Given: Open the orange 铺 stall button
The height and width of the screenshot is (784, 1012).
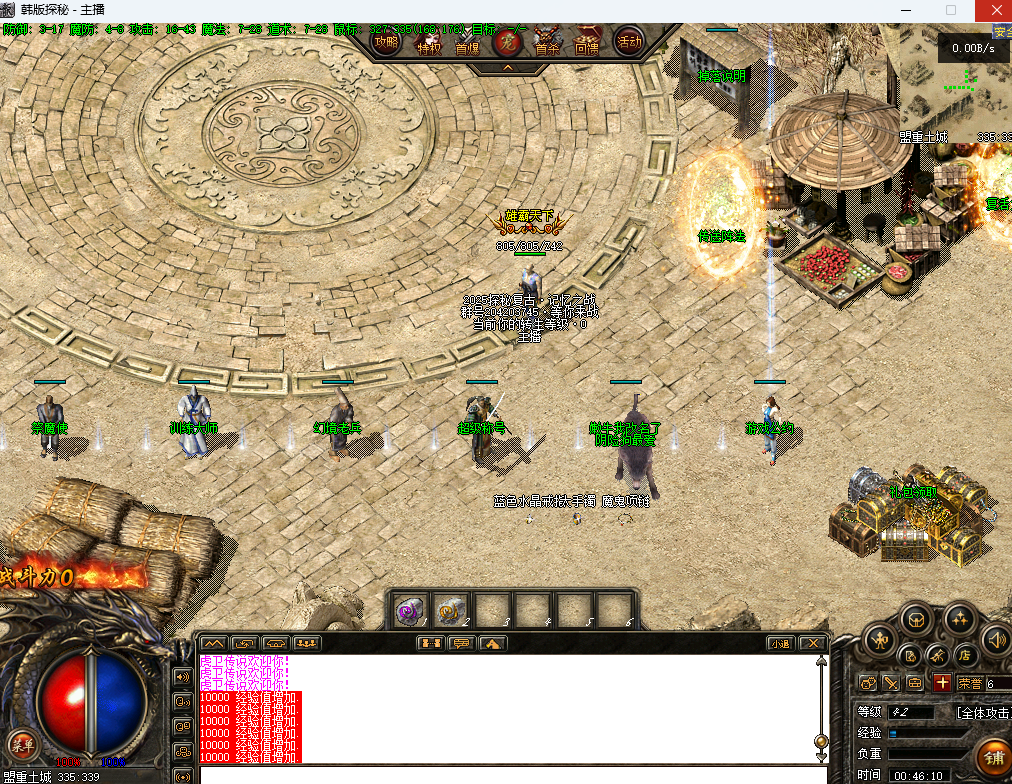Looking at the screenshot, I should 992,759.
